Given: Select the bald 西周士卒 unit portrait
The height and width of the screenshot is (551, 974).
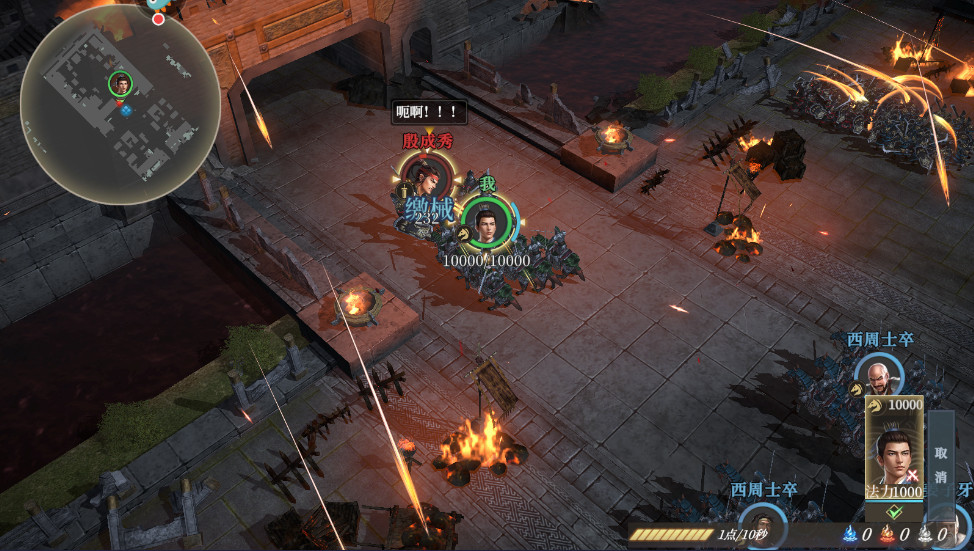Looking at the screenshot, I should click(x=879, y=379).
